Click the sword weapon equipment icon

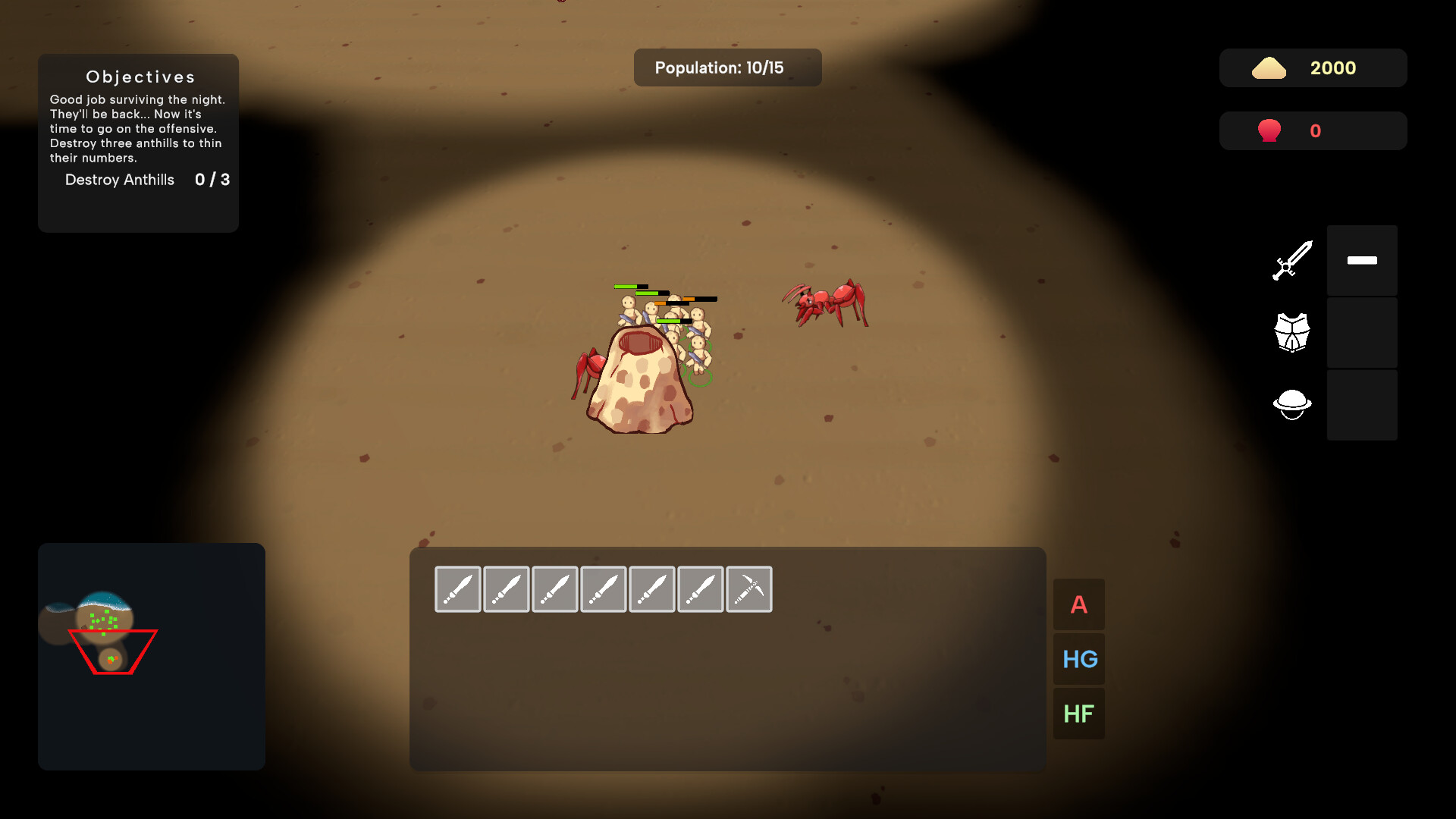[1292, 260]
